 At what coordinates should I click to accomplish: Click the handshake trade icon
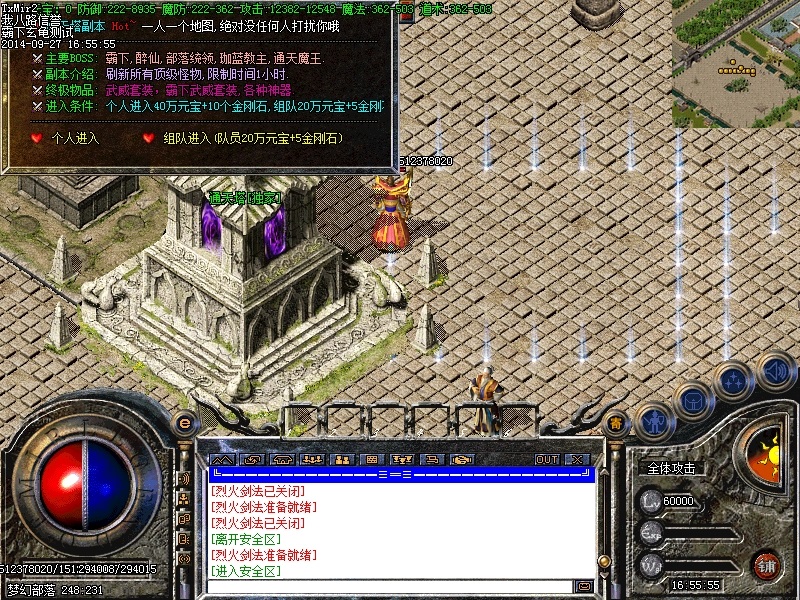point(461,459)
